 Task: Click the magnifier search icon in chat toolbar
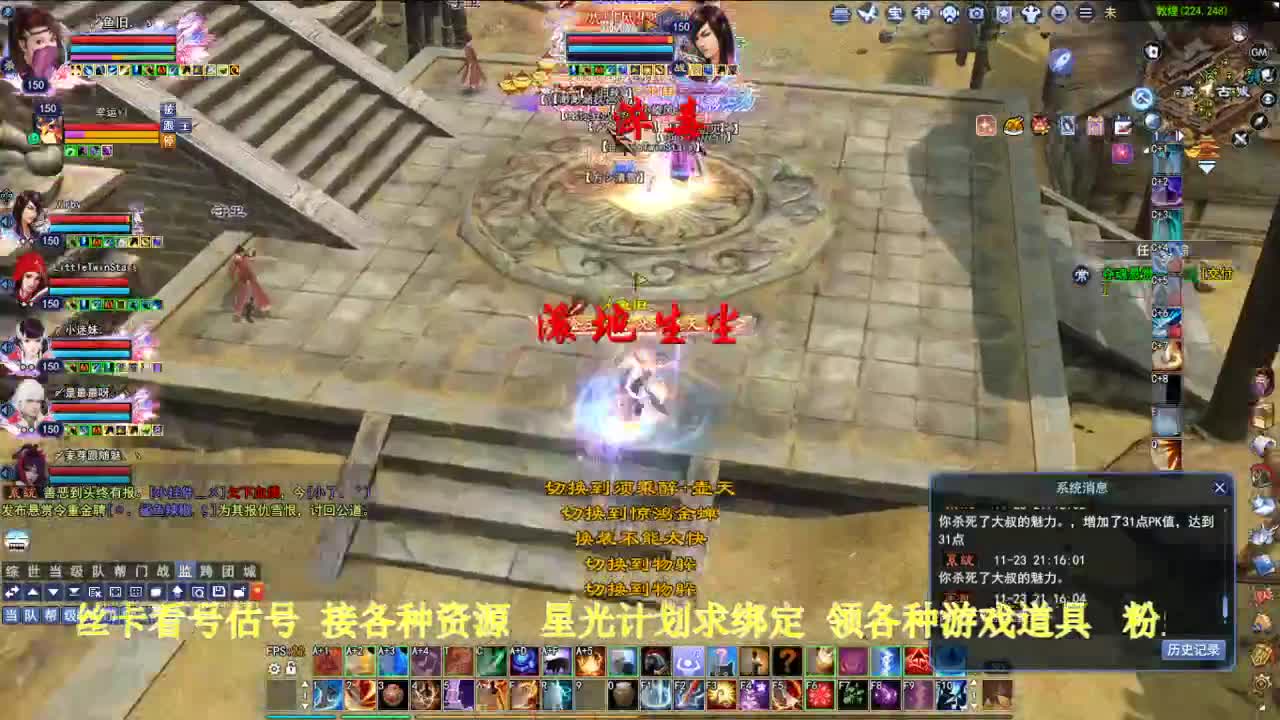coord(198,592)
